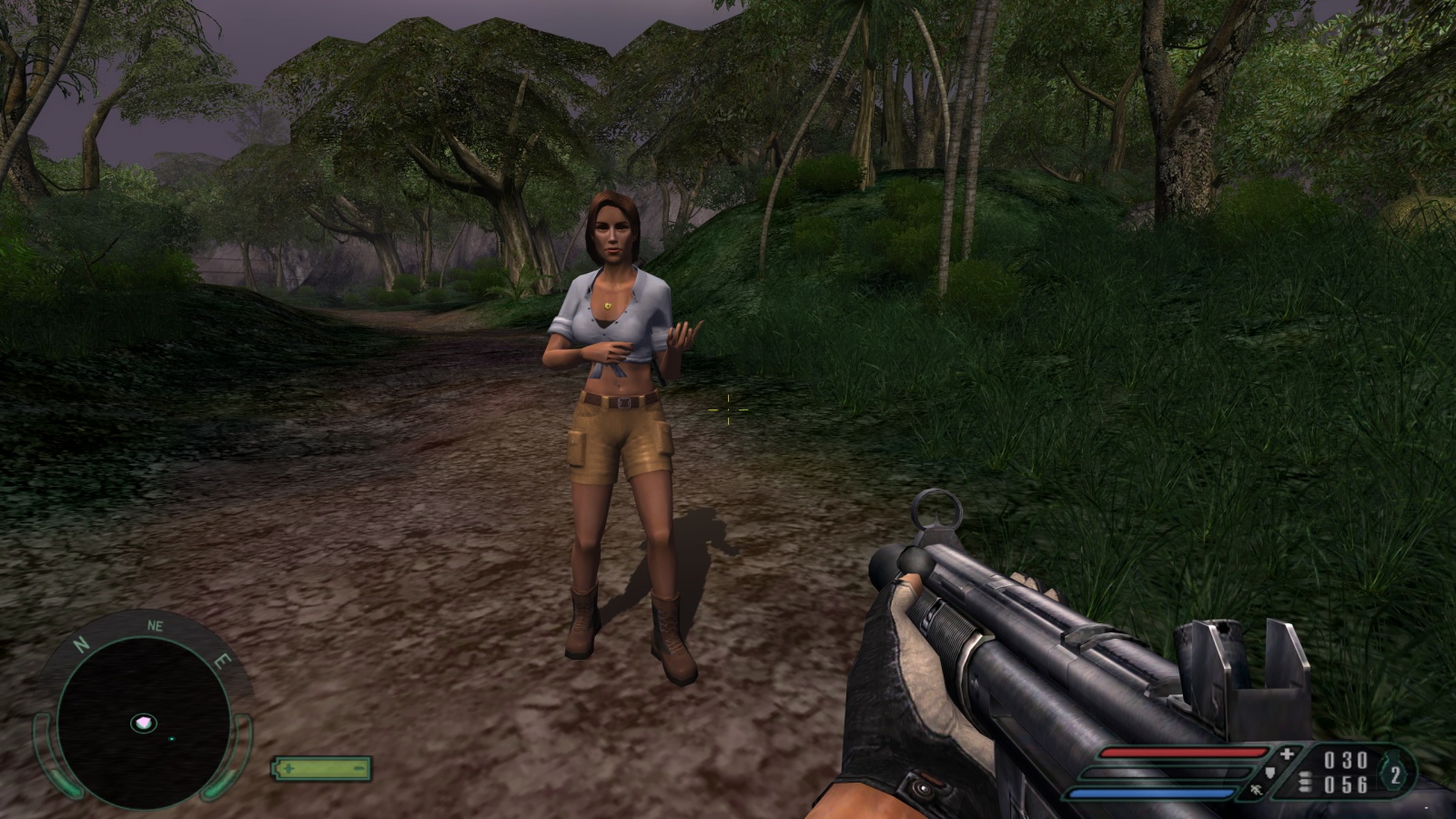1456x819 pixels.
Task: Click the green battery indicator icon
Action: (322, 768)
